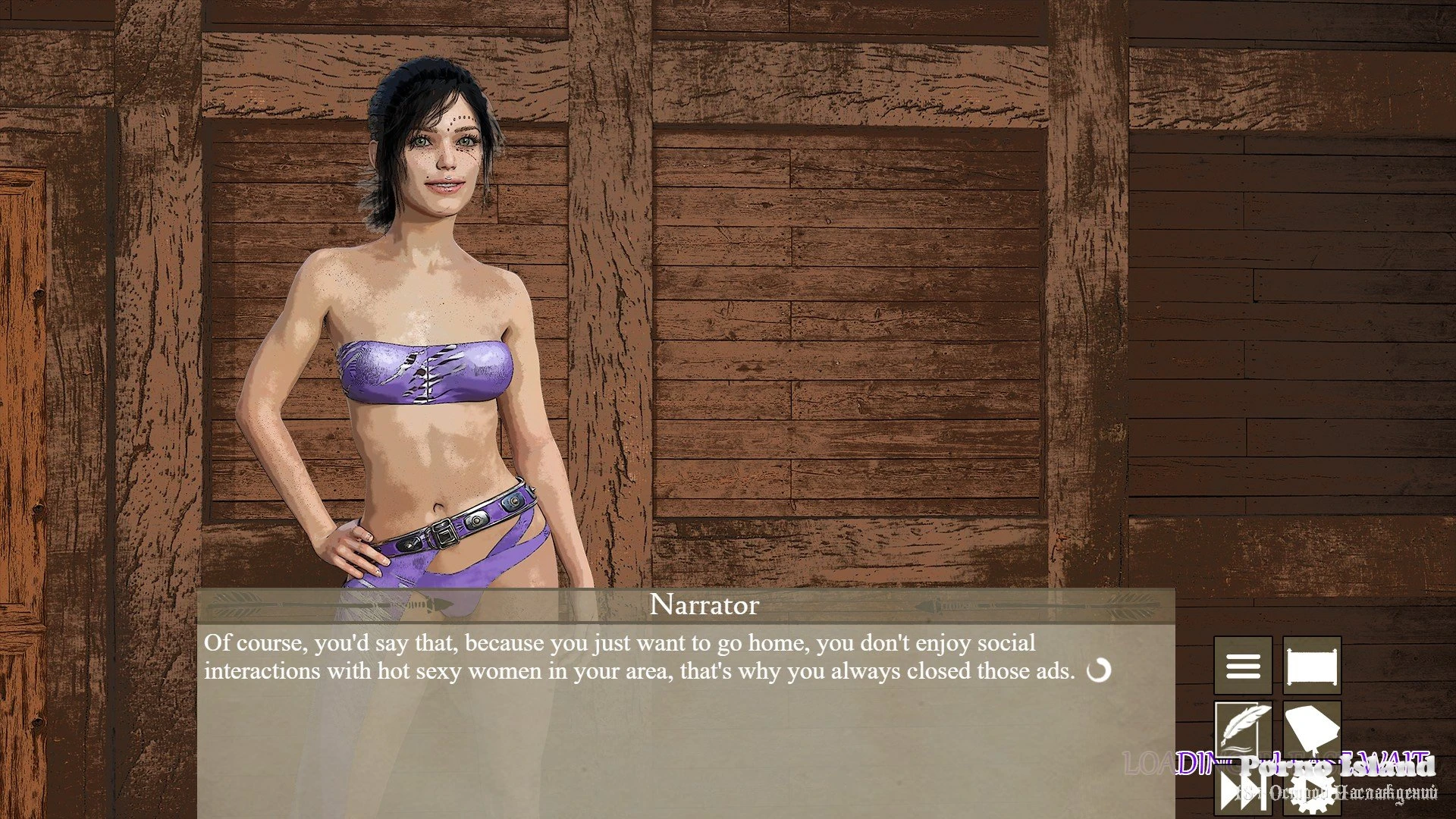Screen dimensions: 1456x819
Task: Open the book journal icon
Action: [x=1312, y=730]
